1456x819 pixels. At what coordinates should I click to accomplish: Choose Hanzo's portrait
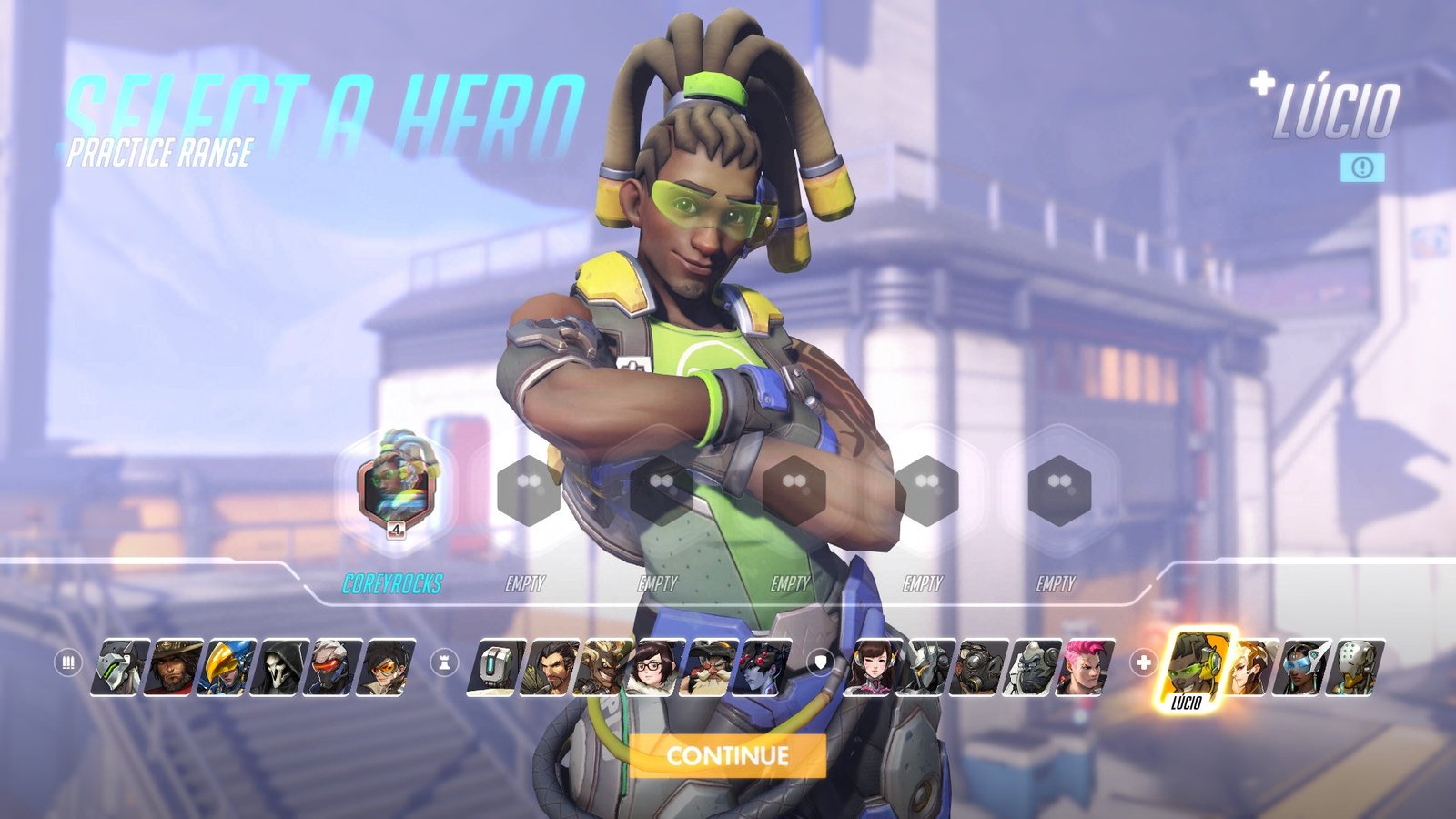pyautogui.click(x=551, y=667)
